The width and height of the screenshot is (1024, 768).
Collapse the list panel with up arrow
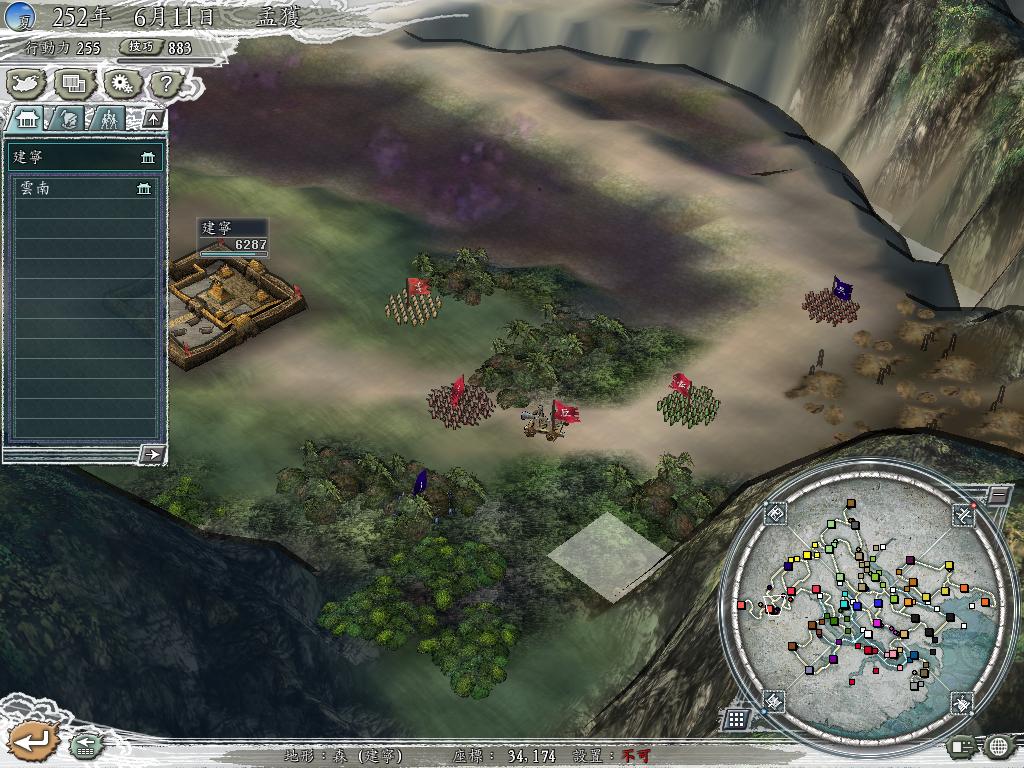click(153, 118)
